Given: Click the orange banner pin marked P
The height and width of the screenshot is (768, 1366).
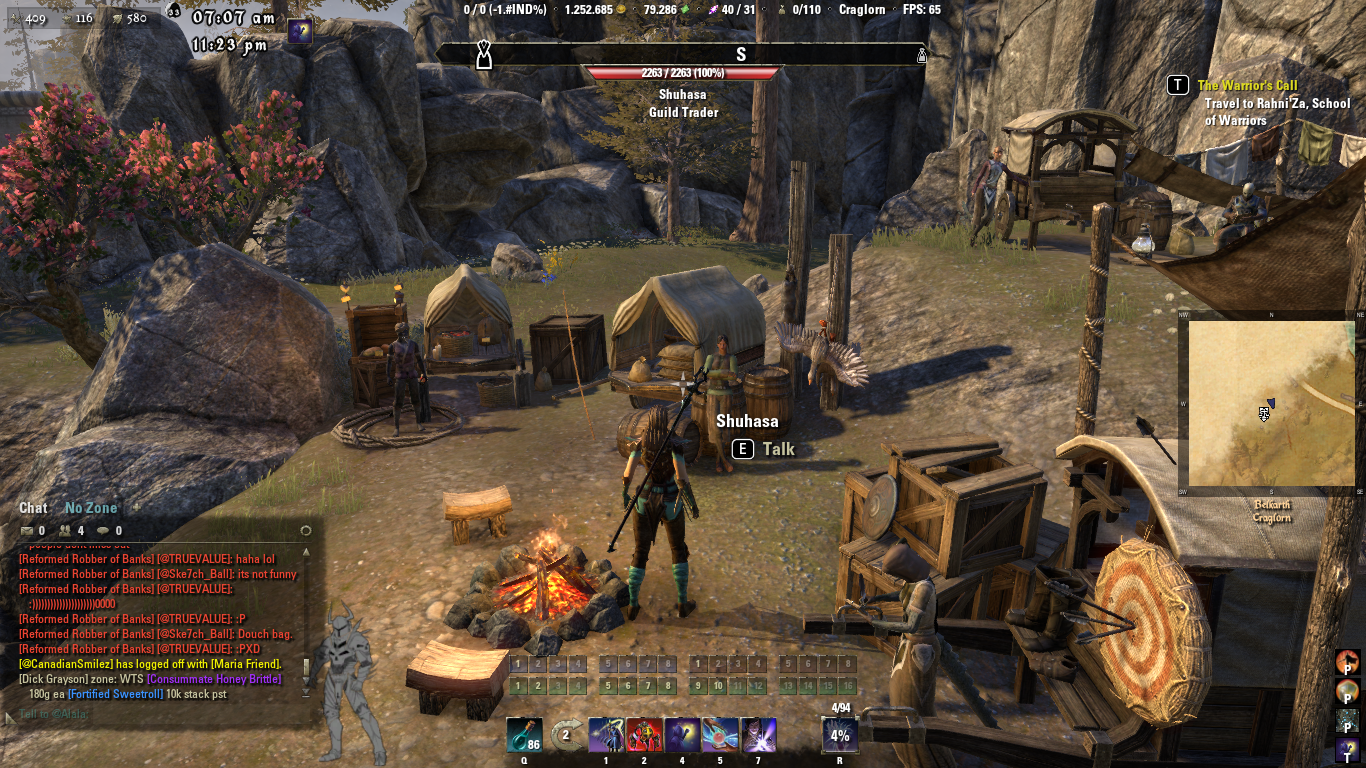Looking at the screenshot, I should [x=1348, y=660].
